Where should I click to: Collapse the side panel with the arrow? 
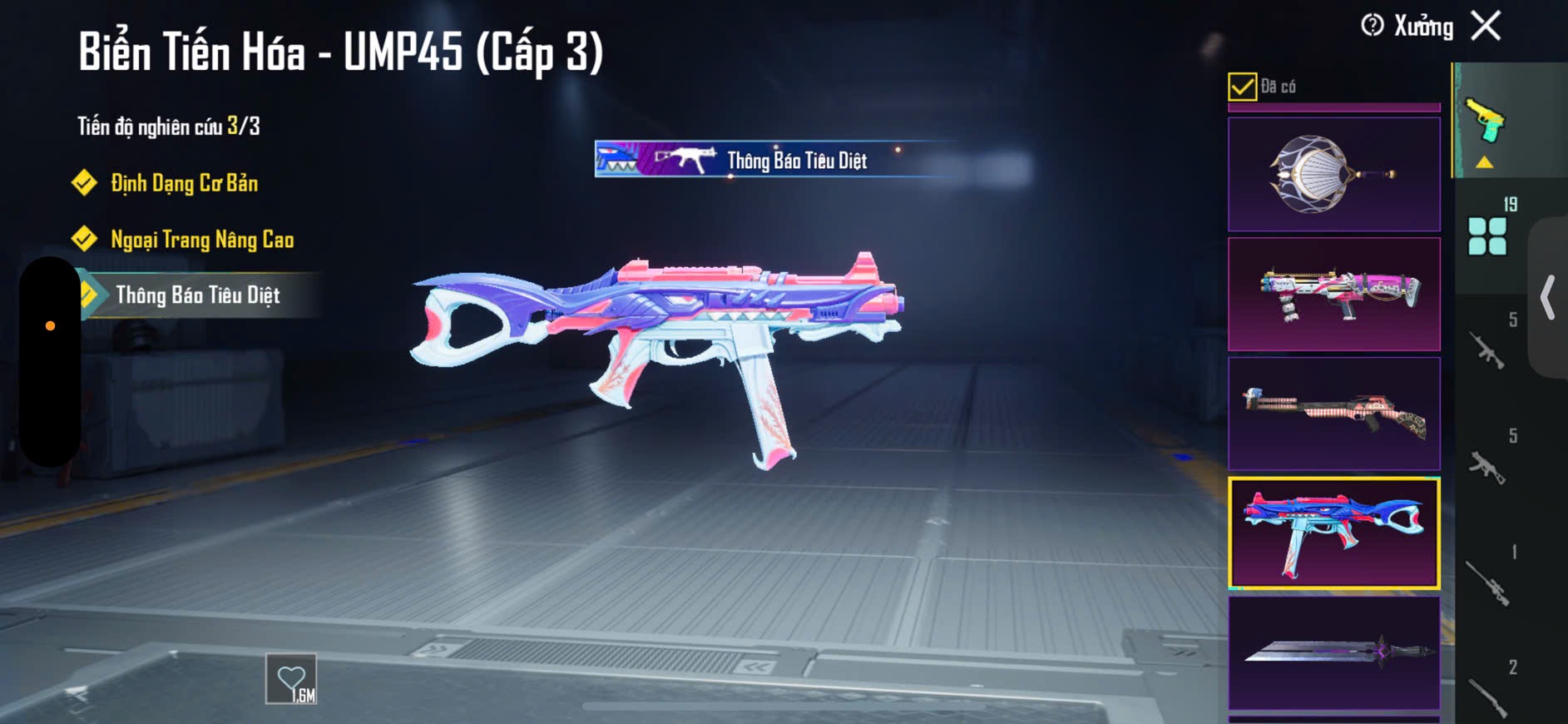[1547, 297]
